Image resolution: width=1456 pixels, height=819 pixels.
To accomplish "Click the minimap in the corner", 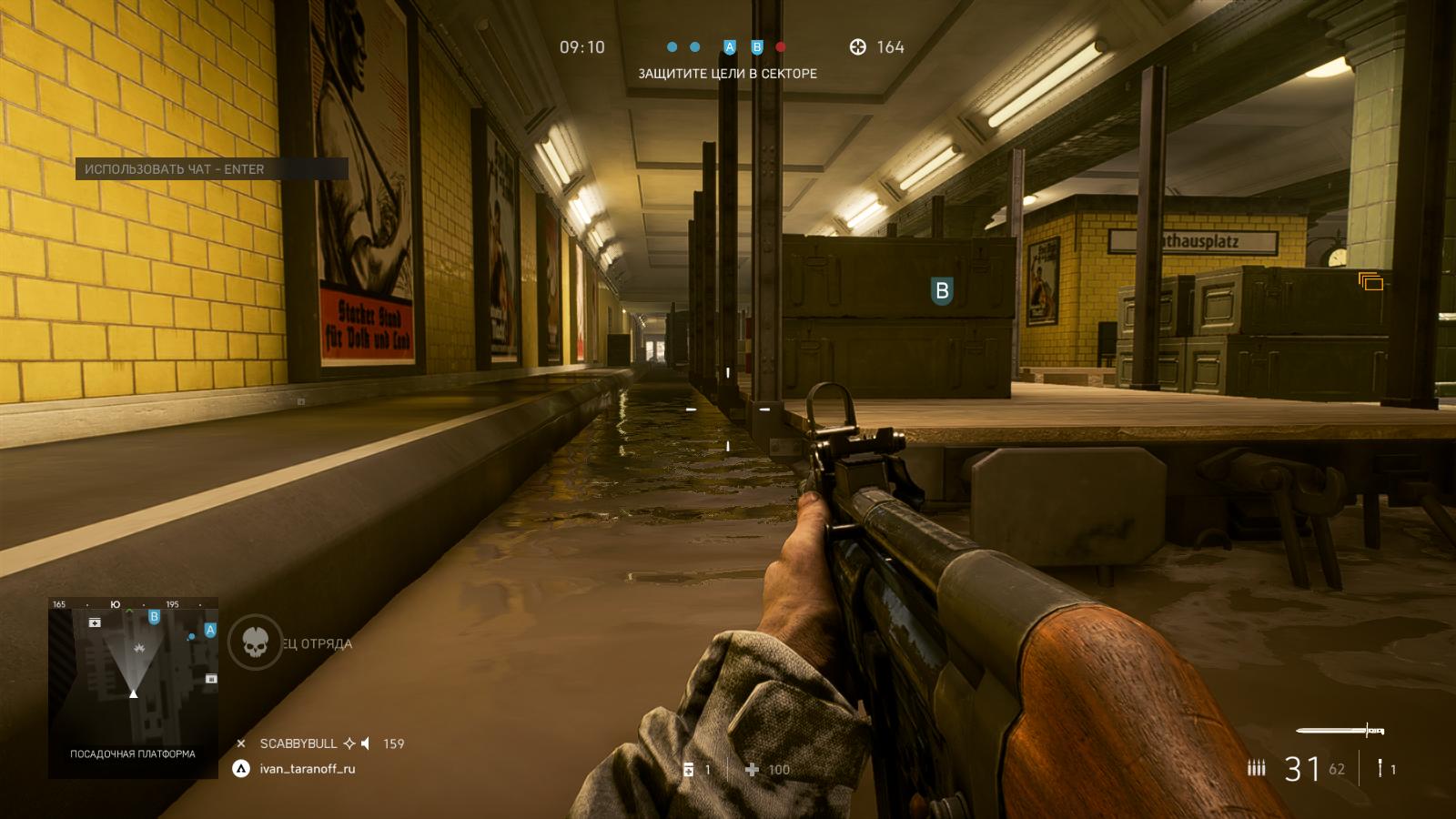I will tap(133, 687).
